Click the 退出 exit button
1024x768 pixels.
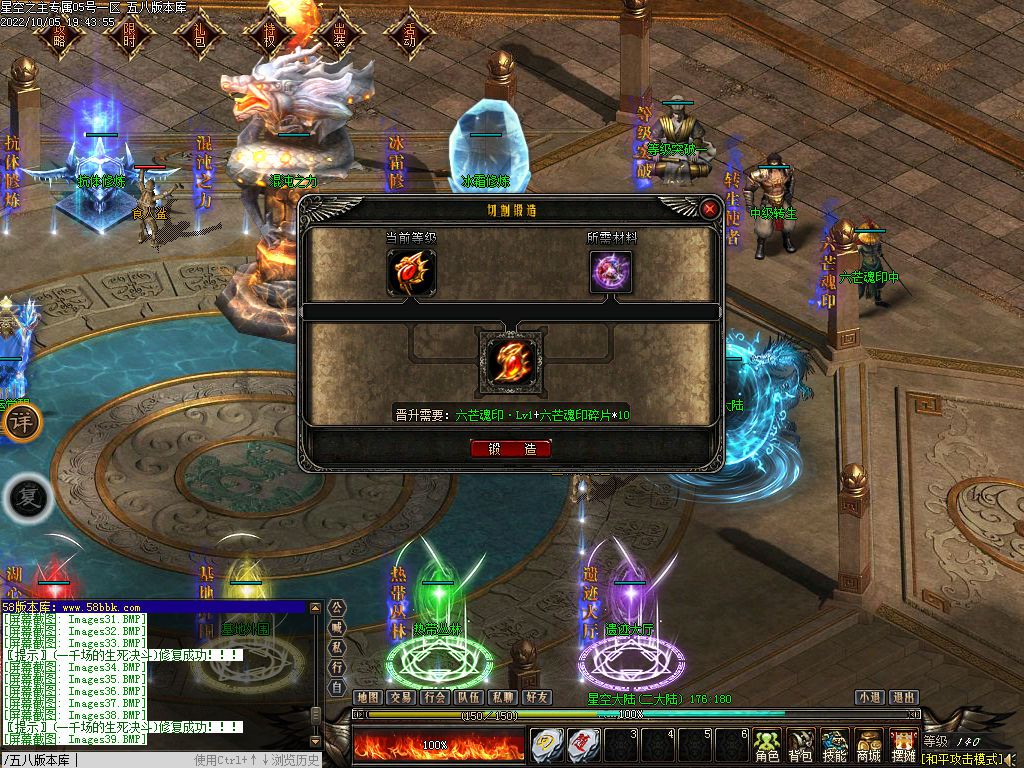coord(904,697)
